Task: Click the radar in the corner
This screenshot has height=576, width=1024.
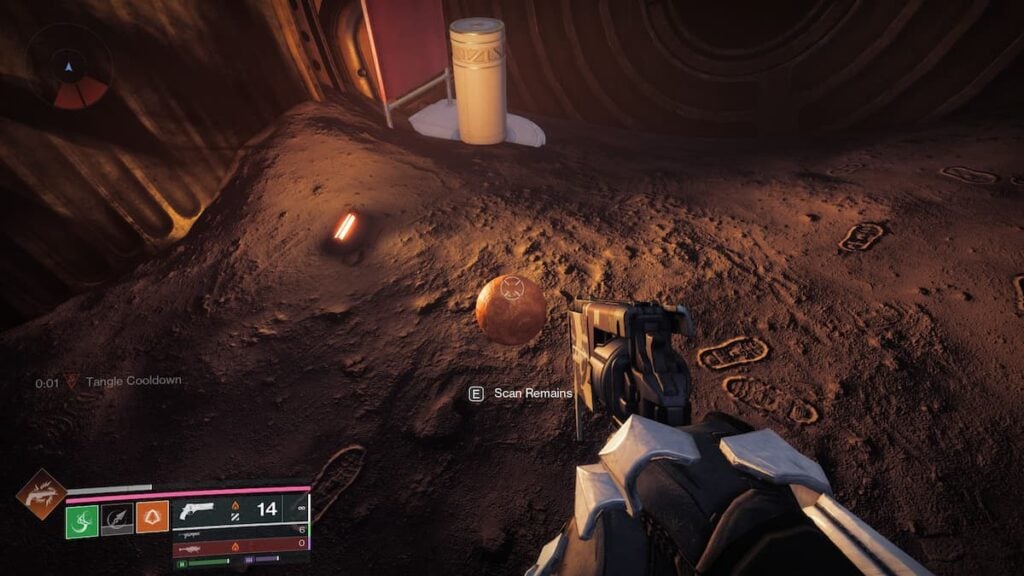Action: 68,68
